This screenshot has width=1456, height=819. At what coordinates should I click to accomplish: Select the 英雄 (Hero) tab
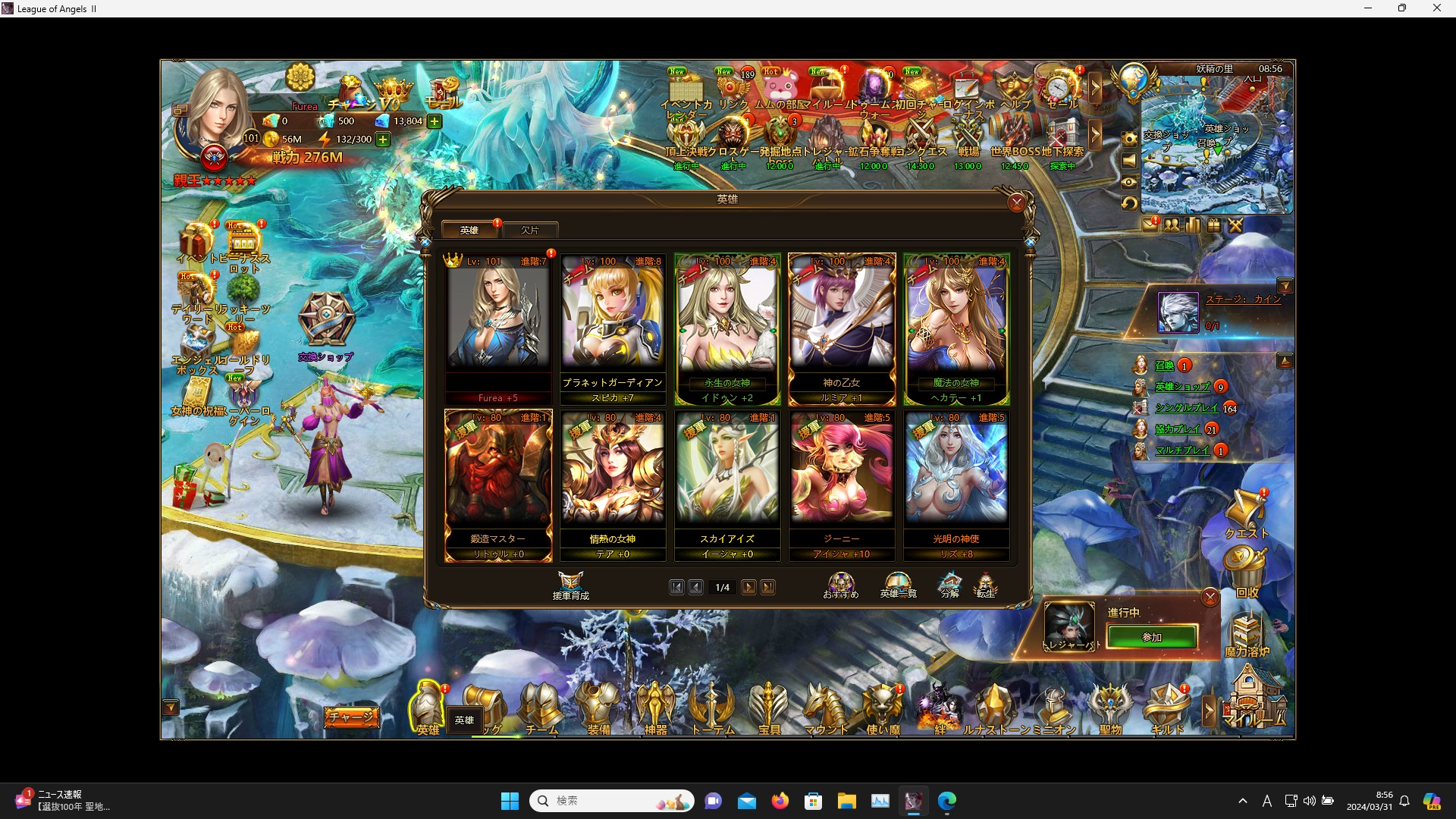pos(469,229)
